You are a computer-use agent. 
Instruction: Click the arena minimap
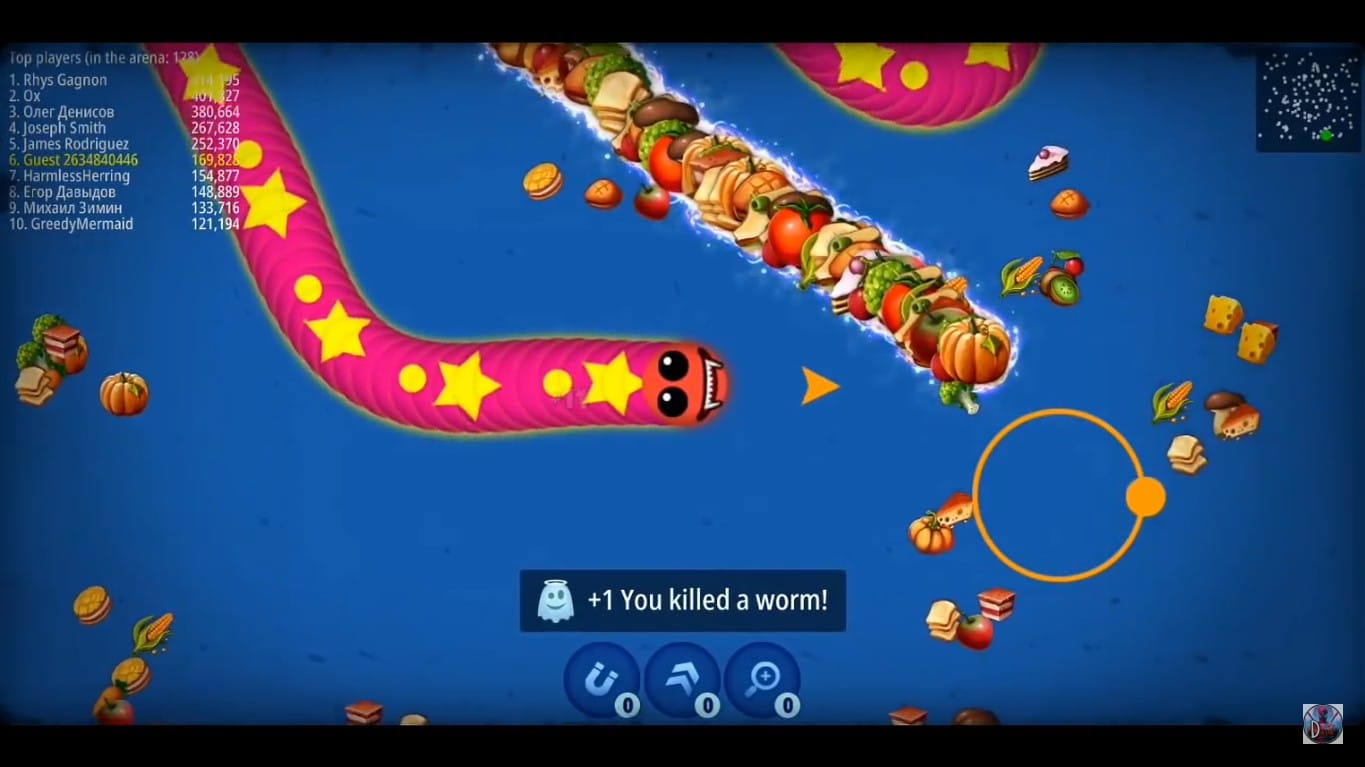[x=1307, y=100]
